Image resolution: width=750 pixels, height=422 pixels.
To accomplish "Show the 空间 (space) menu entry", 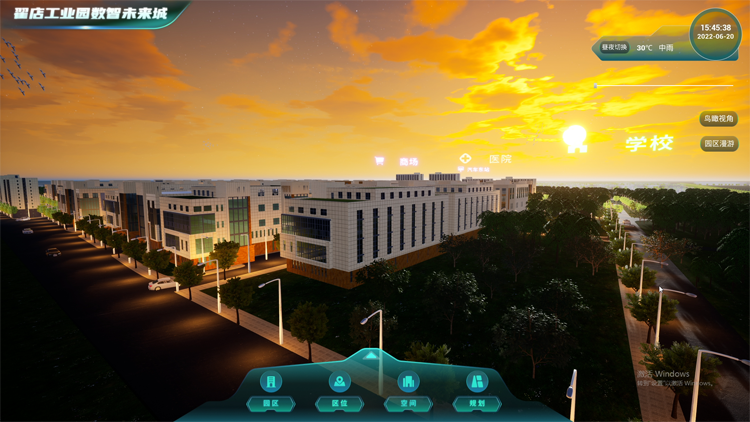I will coord(408,391).
